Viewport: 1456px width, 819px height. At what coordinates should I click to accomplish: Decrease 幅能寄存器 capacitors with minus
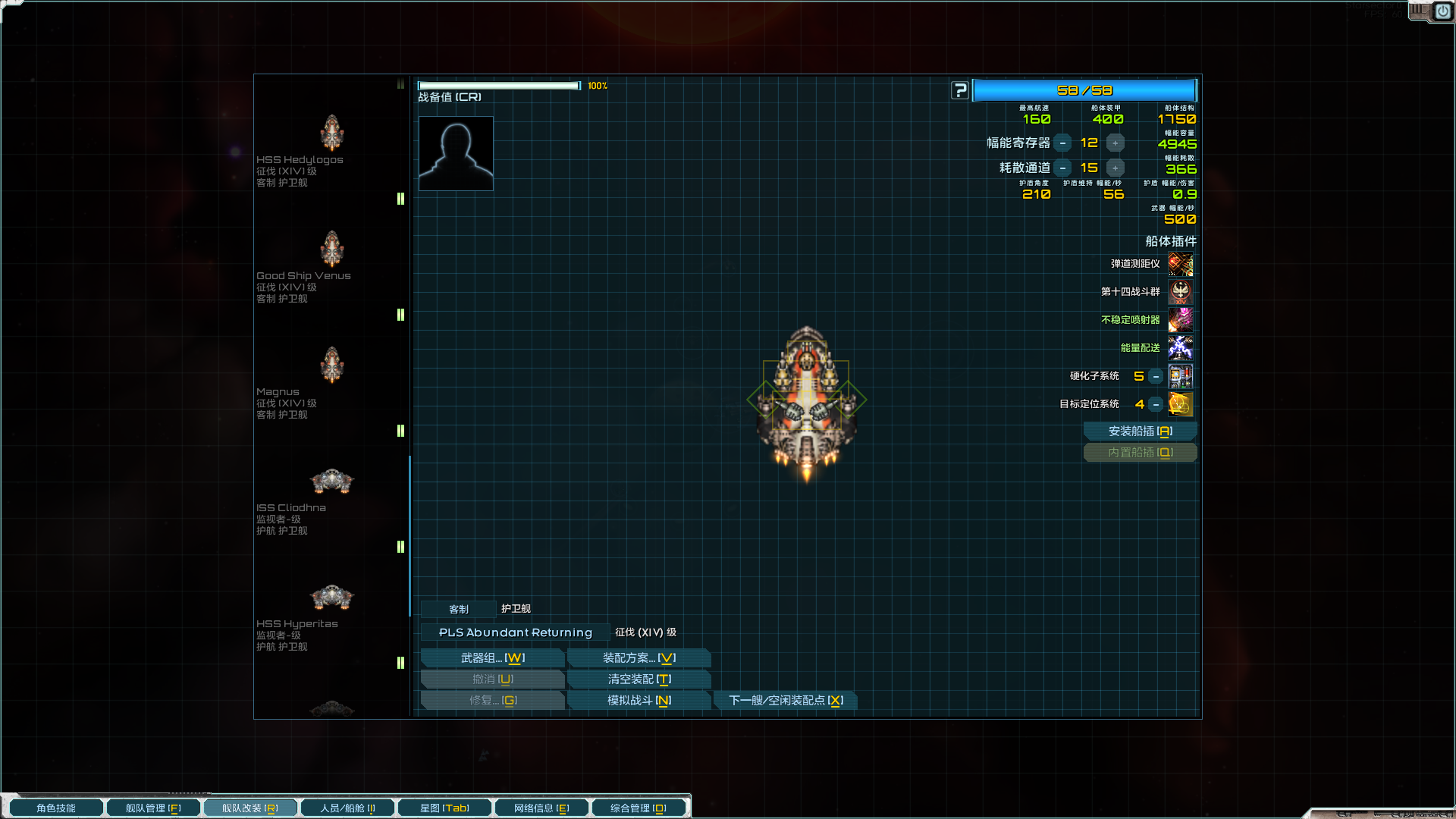coord(1062,143)
